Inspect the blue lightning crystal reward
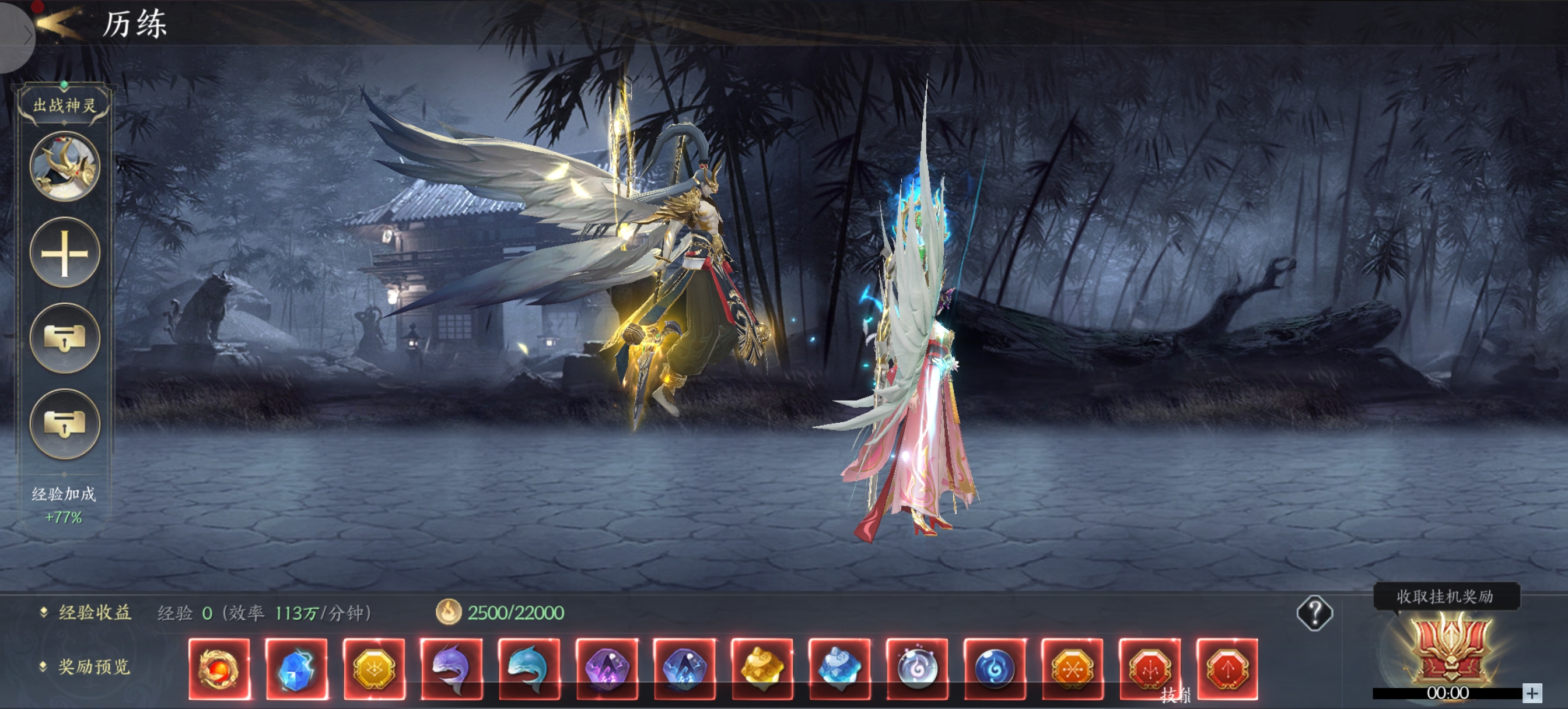1568x709 pixels. pos(296,669)
